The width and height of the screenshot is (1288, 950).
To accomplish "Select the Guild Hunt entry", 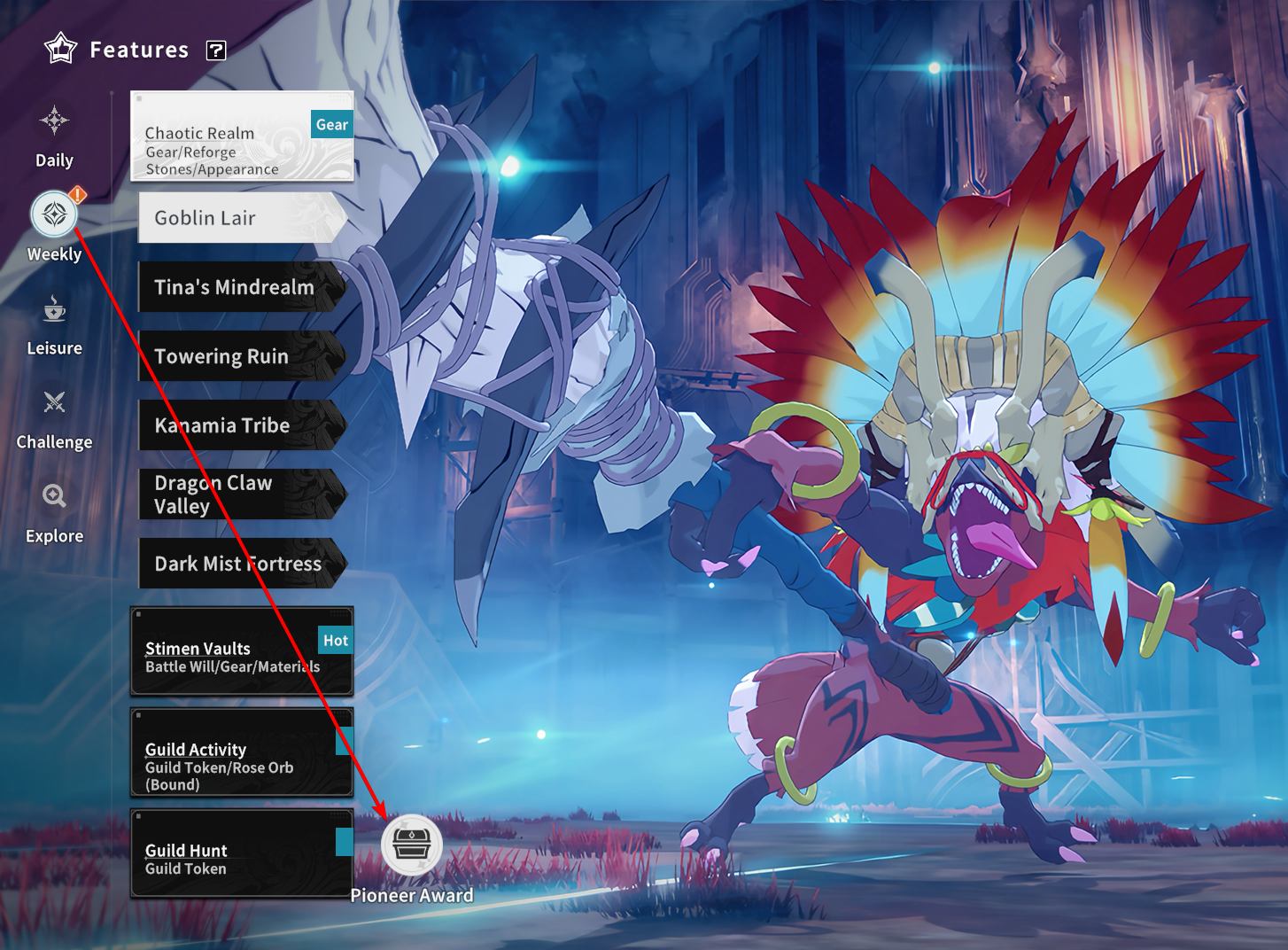I will (242, 854).
